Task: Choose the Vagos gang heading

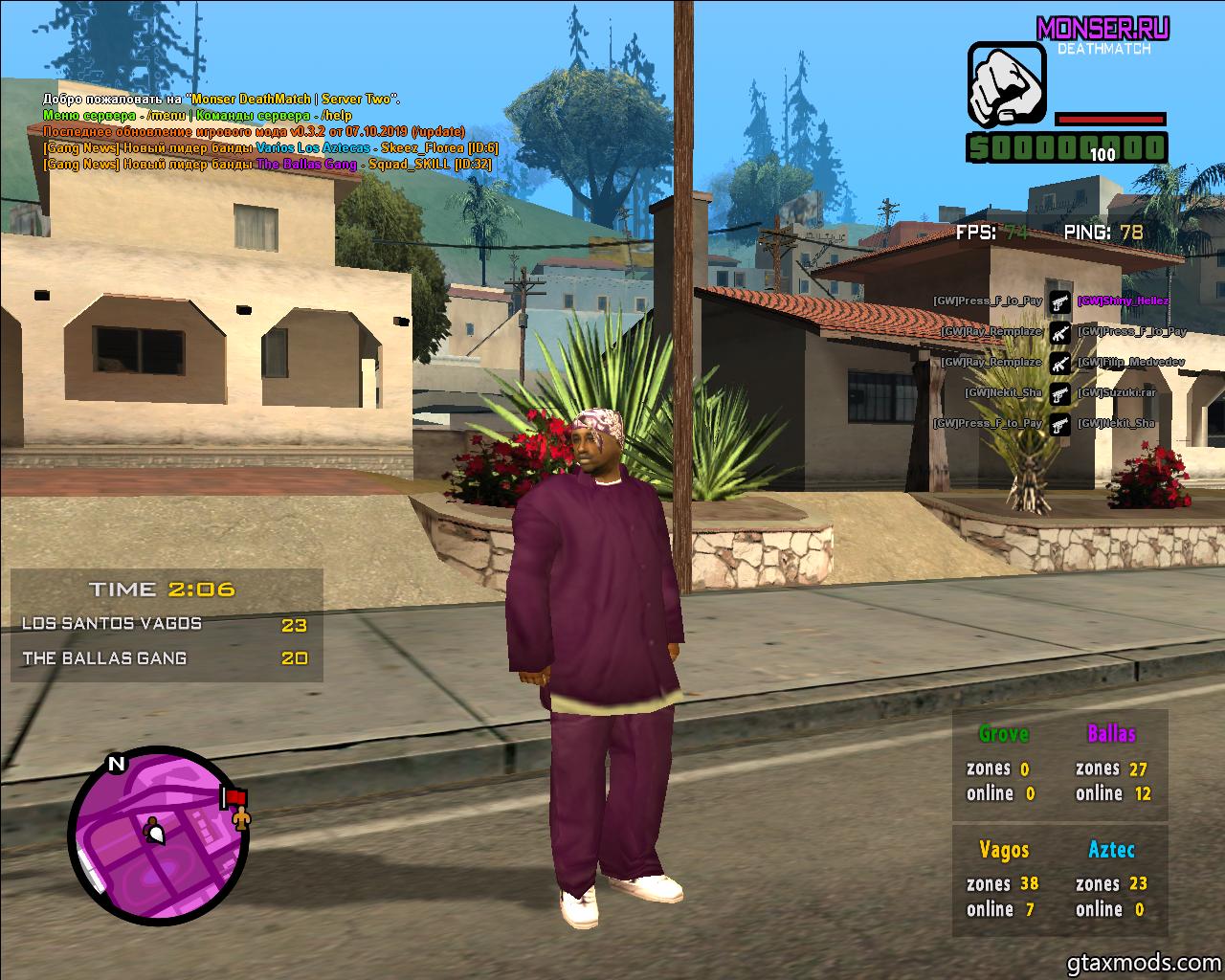Action: [x=1004, y=850]
